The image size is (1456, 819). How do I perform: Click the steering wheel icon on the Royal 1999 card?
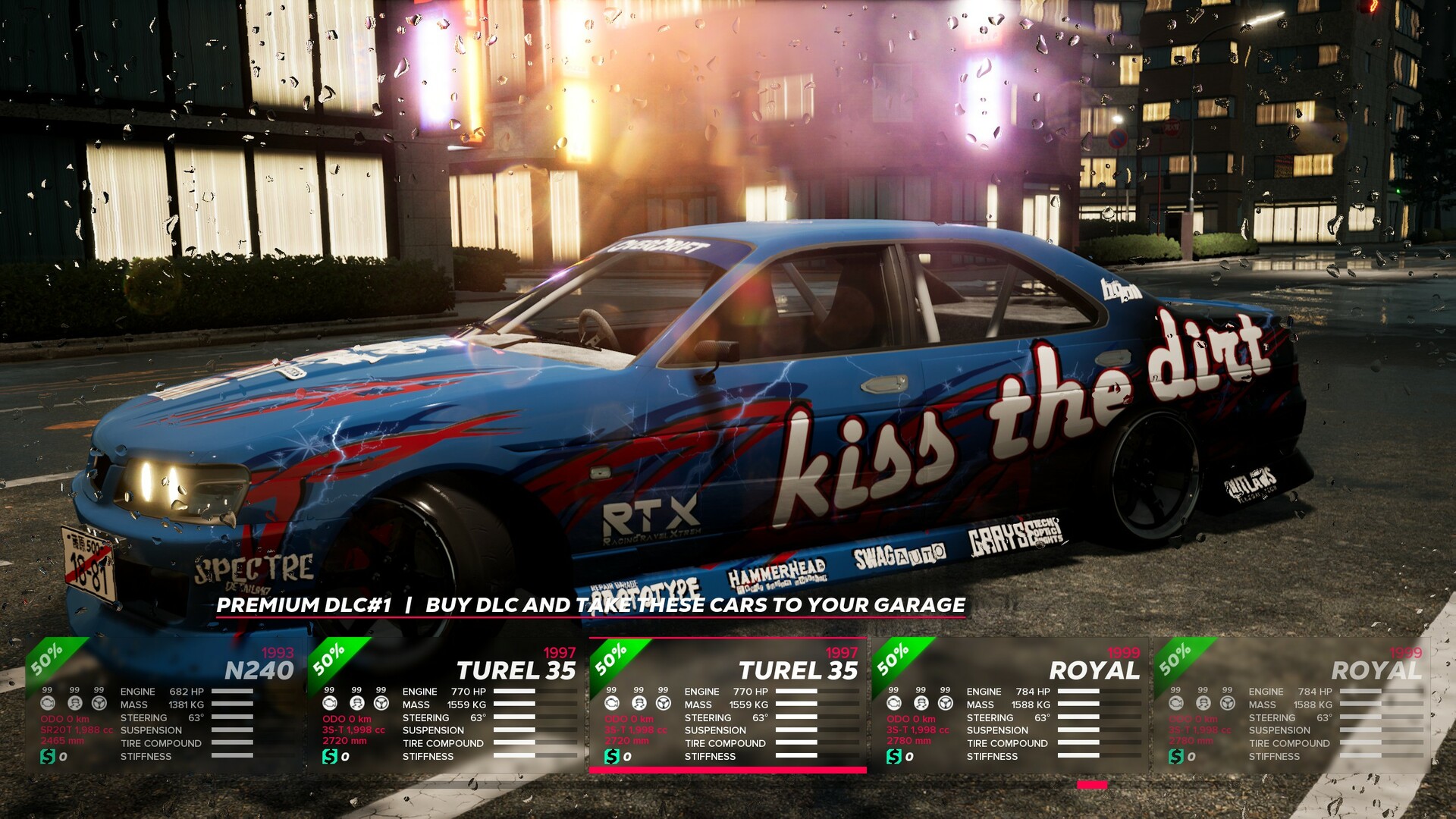(x=945, y=703)
